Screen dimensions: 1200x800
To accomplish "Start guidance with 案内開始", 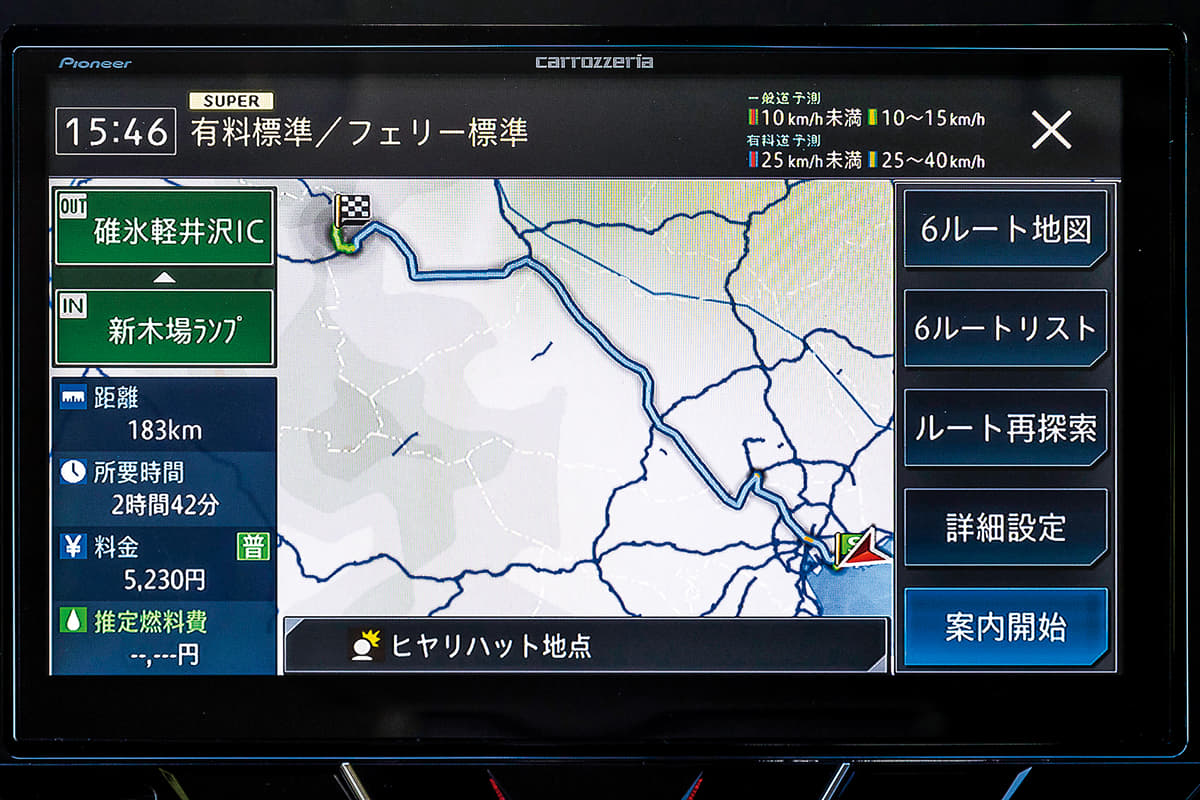I will click(1005, 627).
